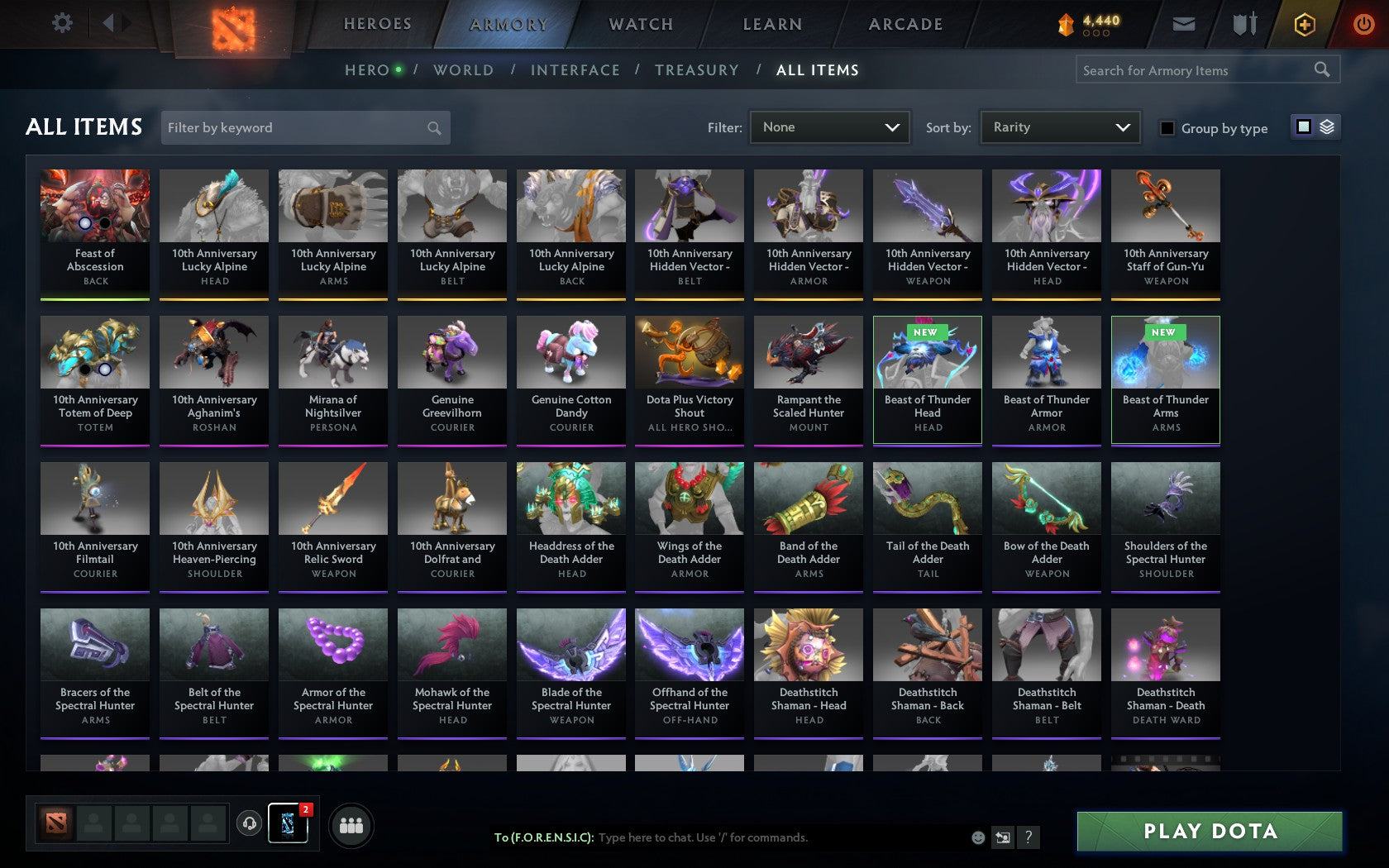Image resolution: width=1389 pixels, height=868 pixels.
Task: Click the shield-and-sword armory icon
Action: [1243, 24]
